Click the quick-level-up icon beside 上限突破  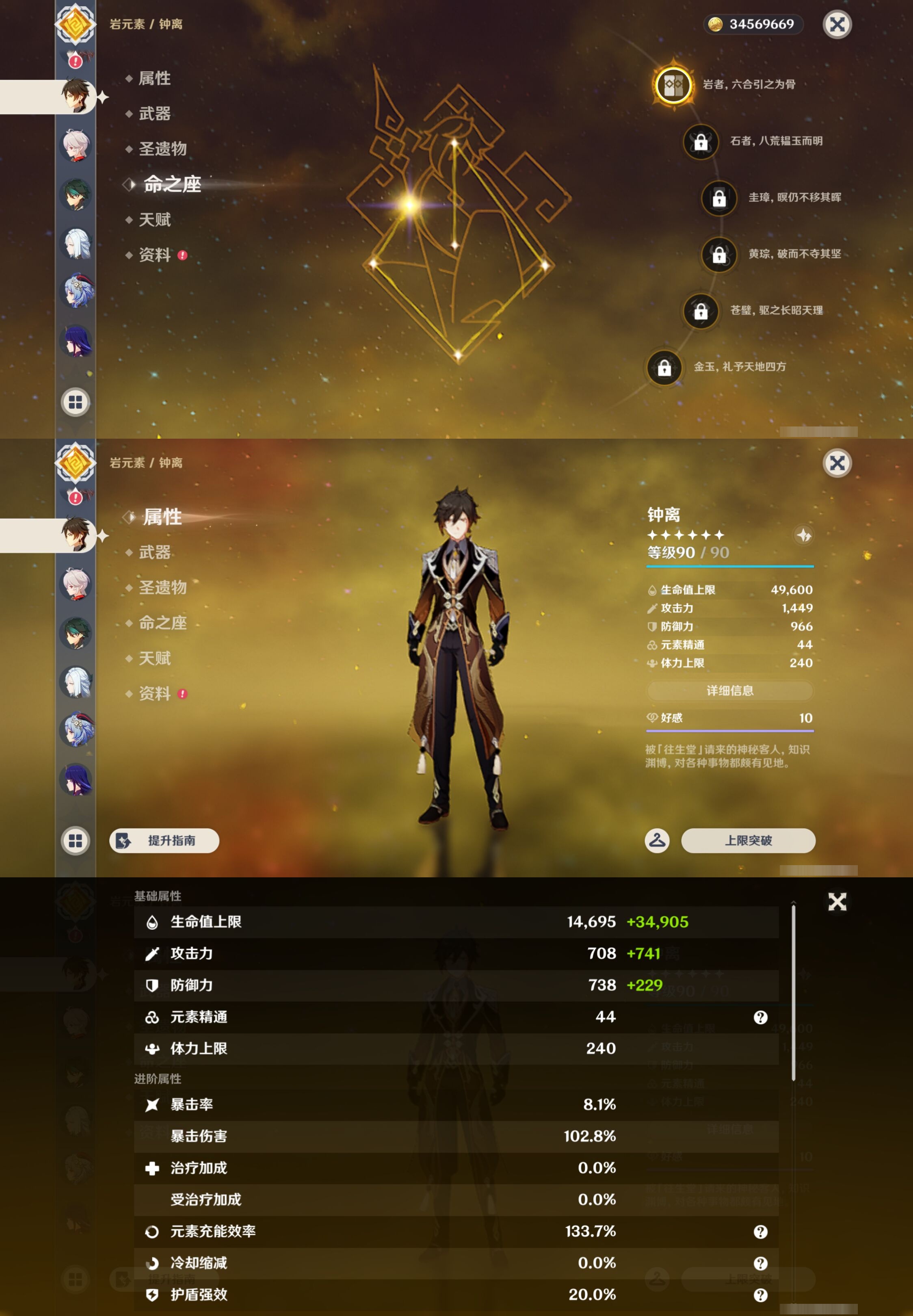pyautogui.click(x=657, y=841)
